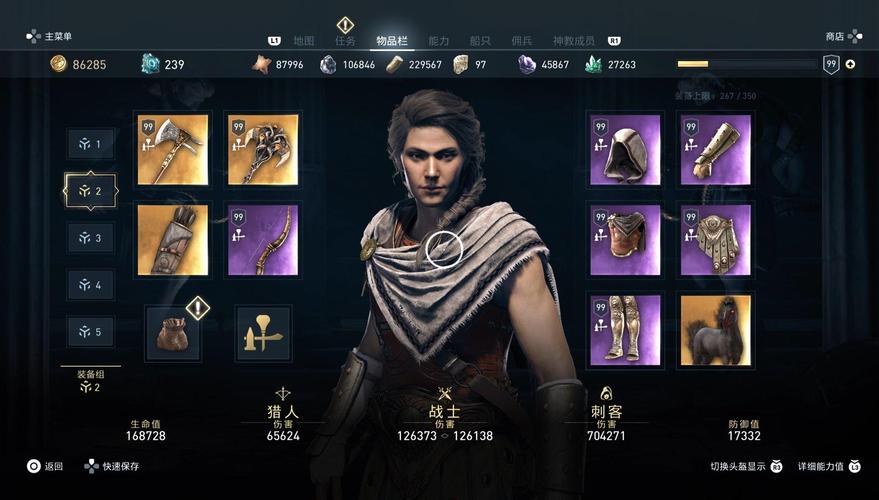Image resolution: width=879 pixels, height=500 pixels.
Task: Choose the chest armor slot
Action: click(625, 240)
